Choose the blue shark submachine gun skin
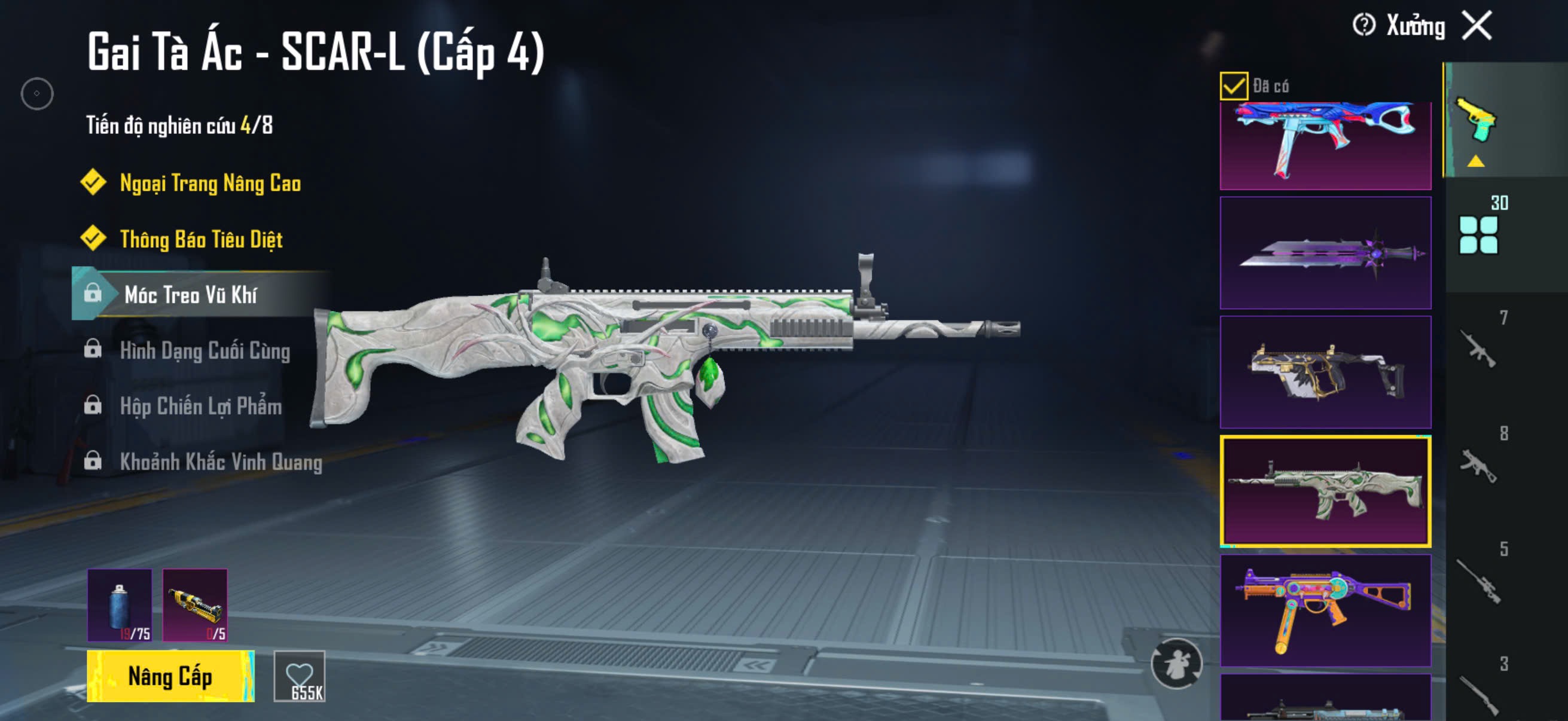 coord(1325,145)
